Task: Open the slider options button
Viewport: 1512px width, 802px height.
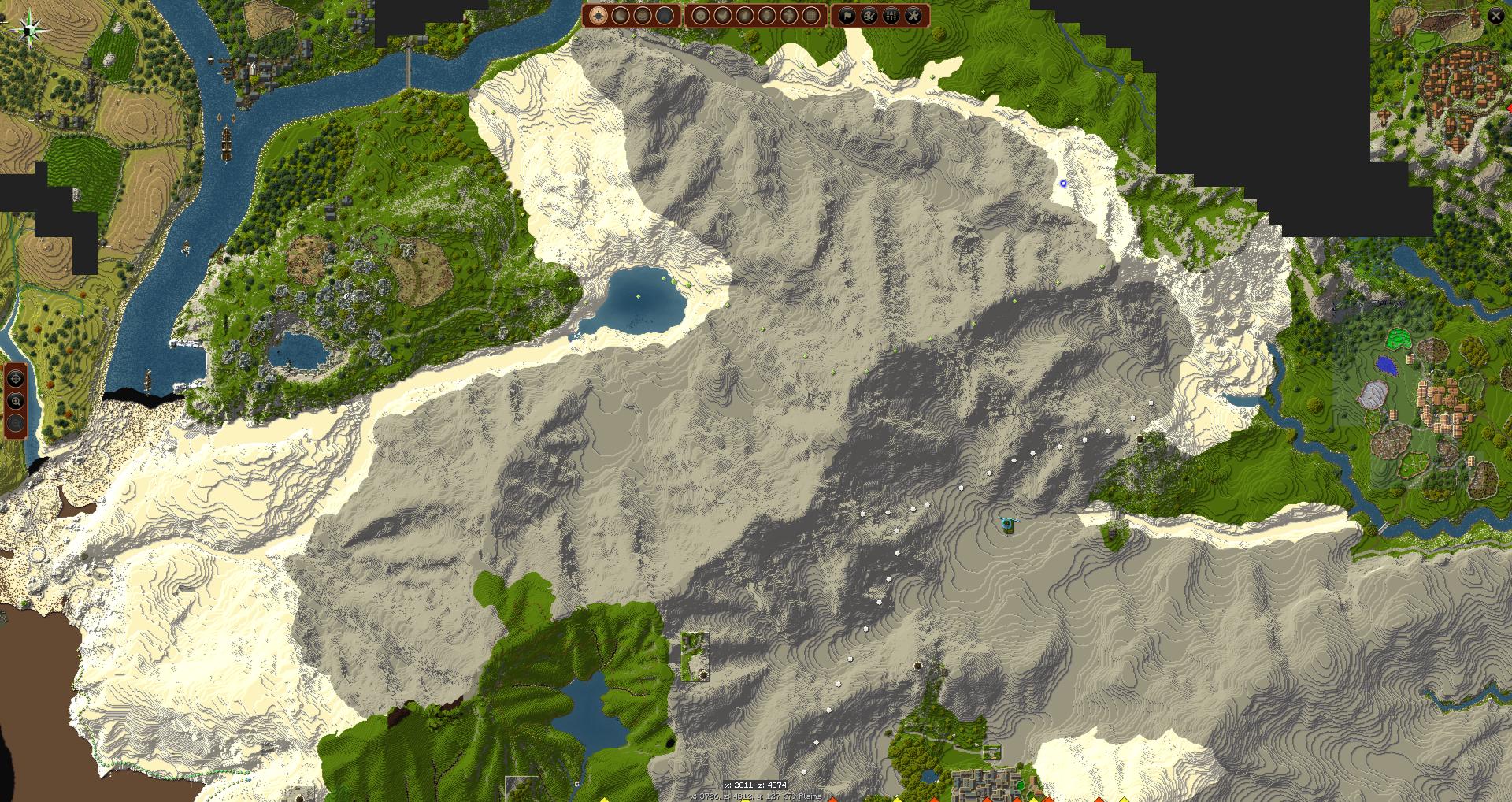Action: point(891,16)
